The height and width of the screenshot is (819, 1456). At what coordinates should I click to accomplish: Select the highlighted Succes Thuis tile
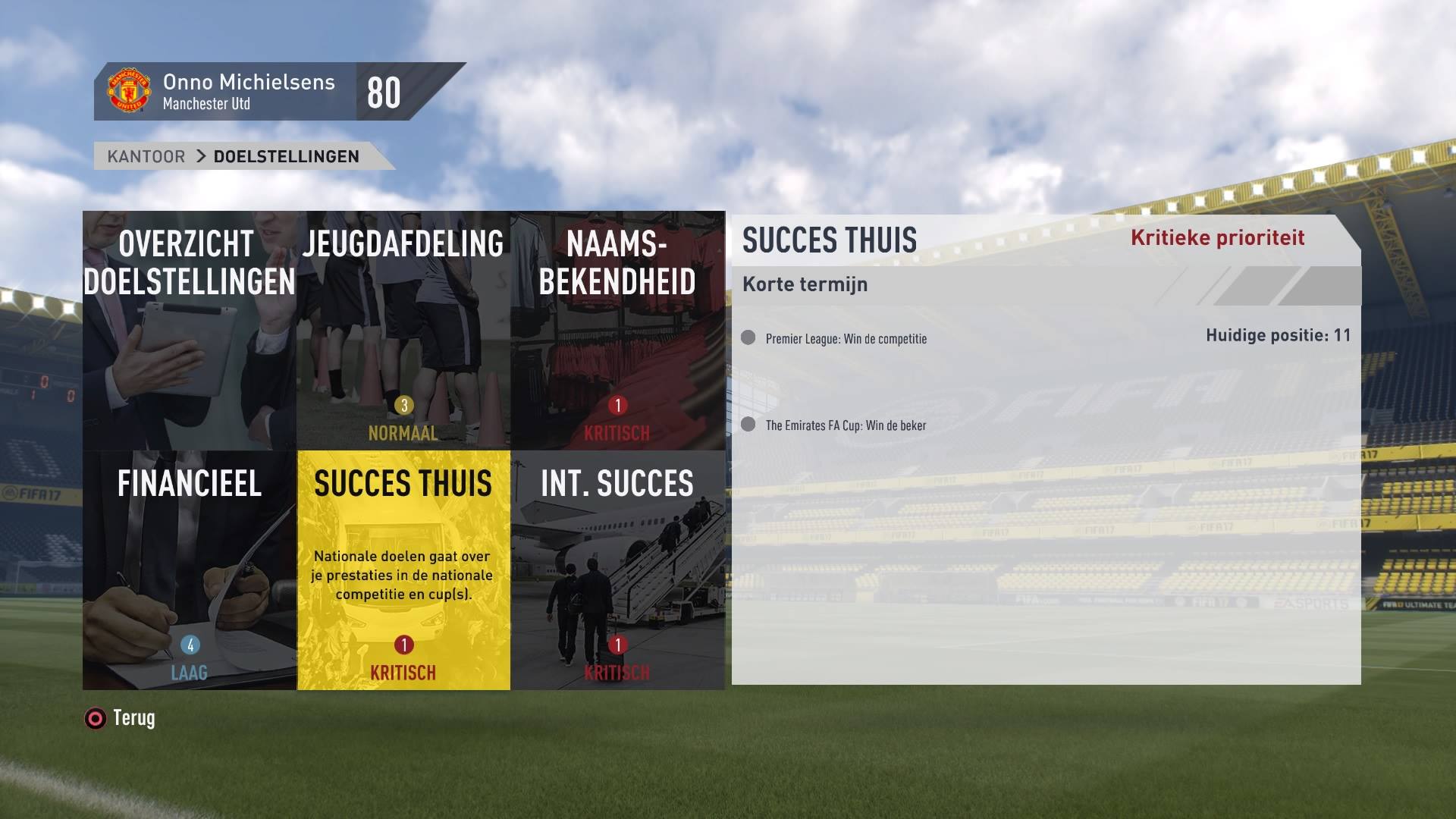point(403,570)
